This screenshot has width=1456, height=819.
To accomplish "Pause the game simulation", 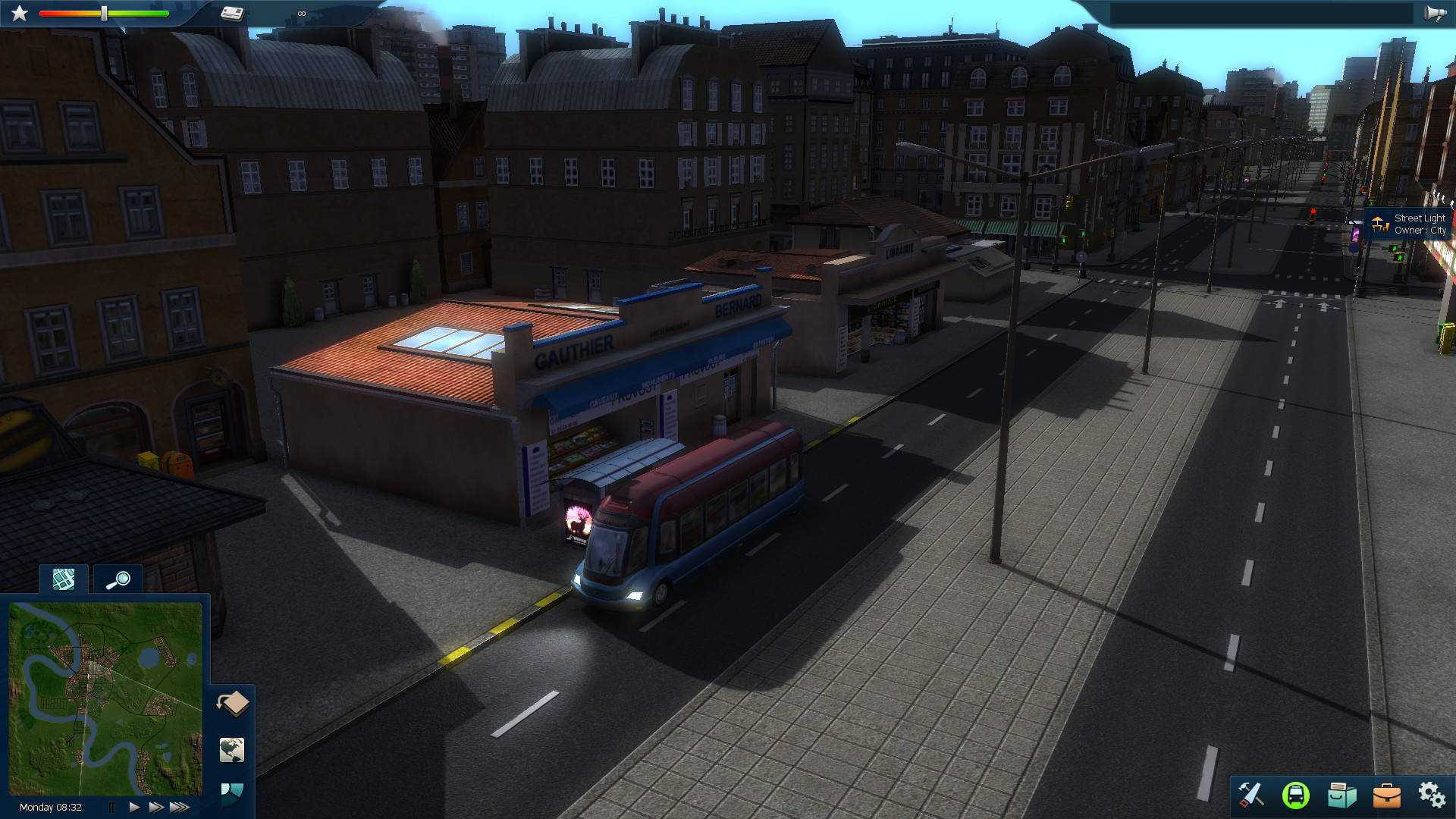I will click(x=112, y=807).
